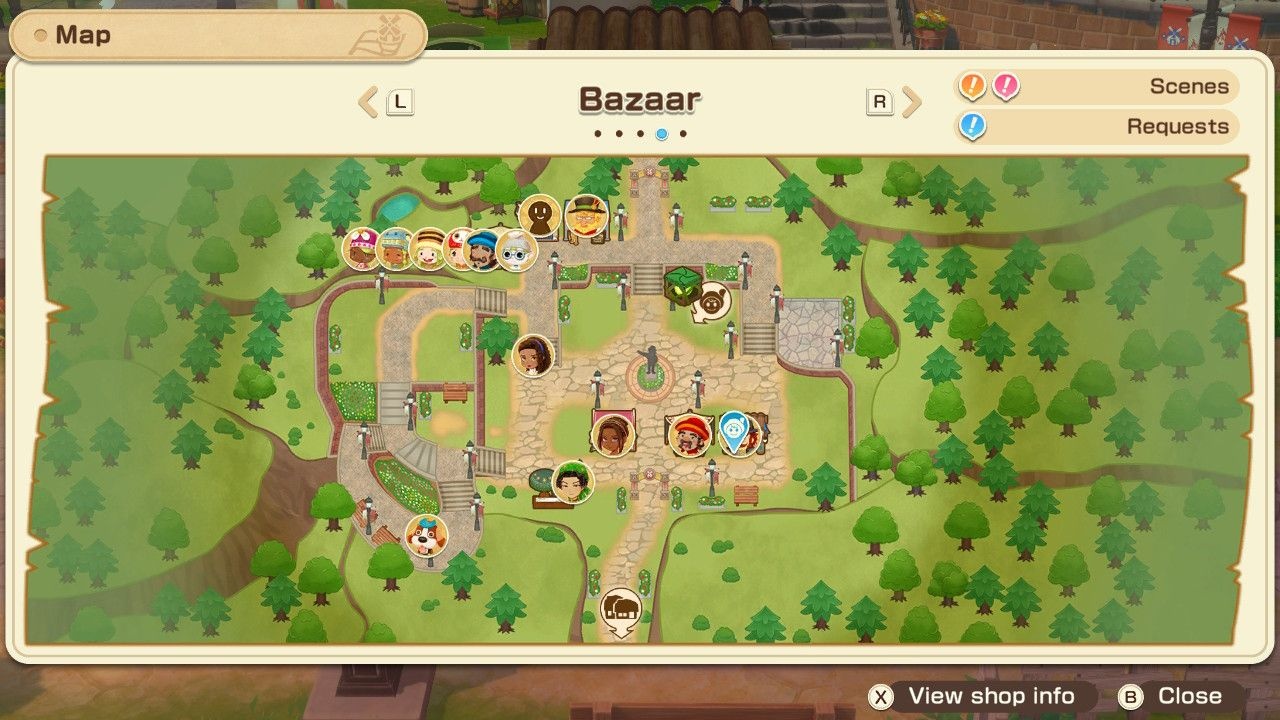Select the sprite face marker beside green cube
Screen dimensions: 1280x720
[712, 301]
